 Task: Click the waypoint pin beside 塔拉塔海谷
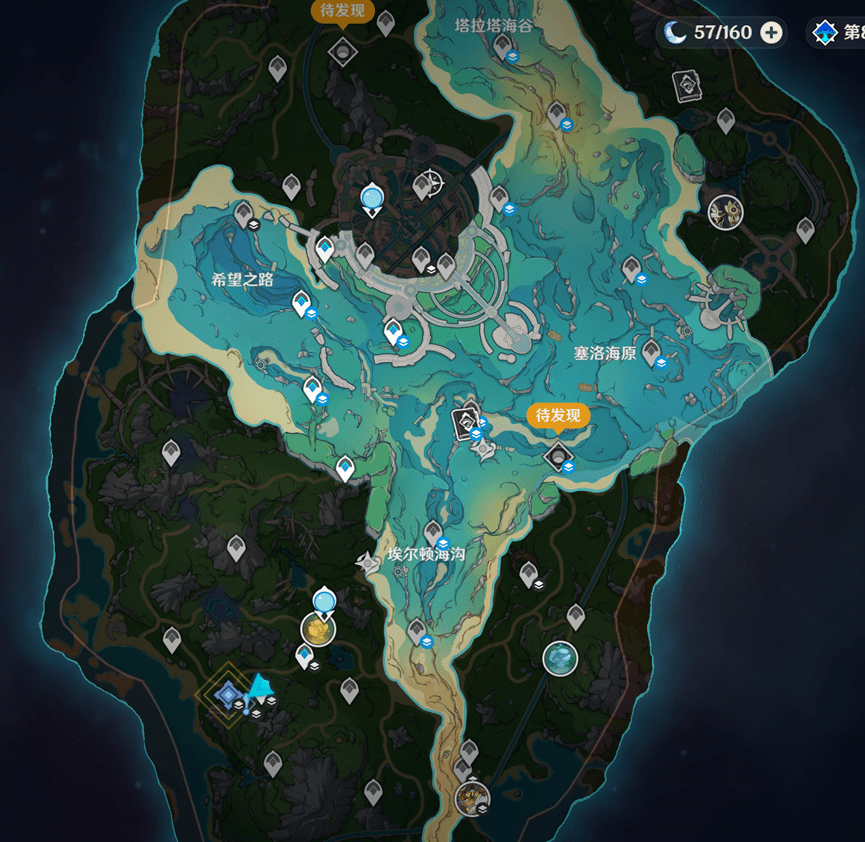click(501, 44)
